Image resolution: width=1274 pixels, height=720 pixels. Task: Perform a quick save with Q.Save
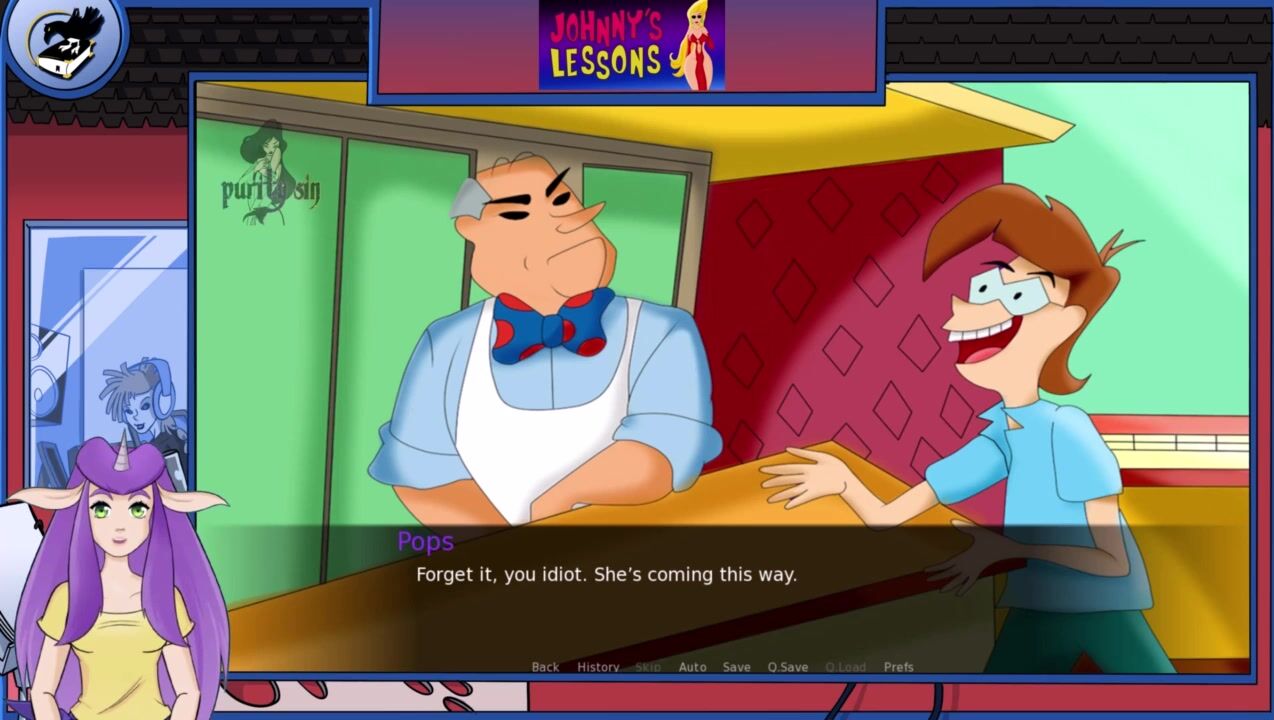click(788, 667)
